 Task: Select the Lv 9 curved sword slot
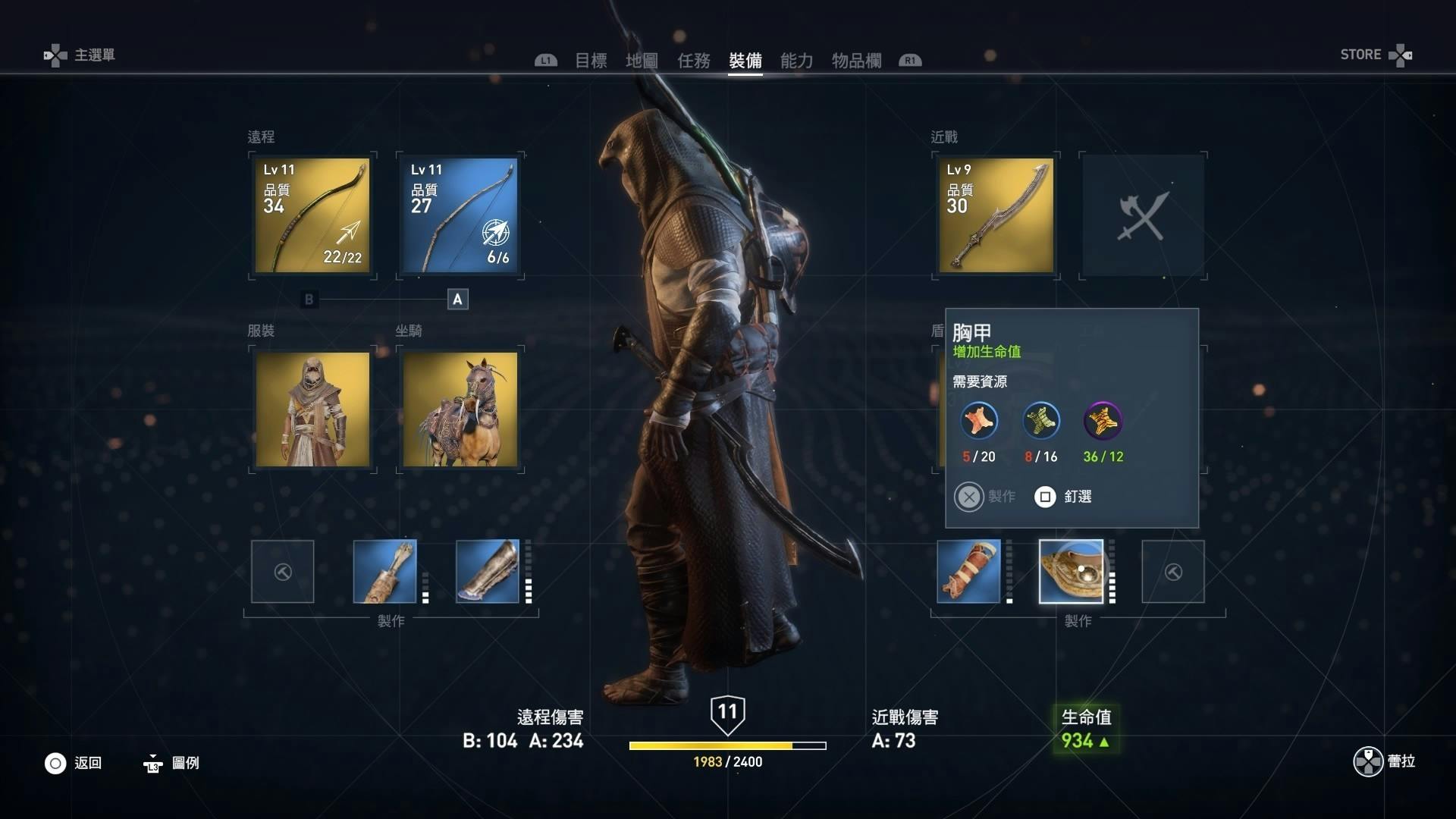(996, 215)
